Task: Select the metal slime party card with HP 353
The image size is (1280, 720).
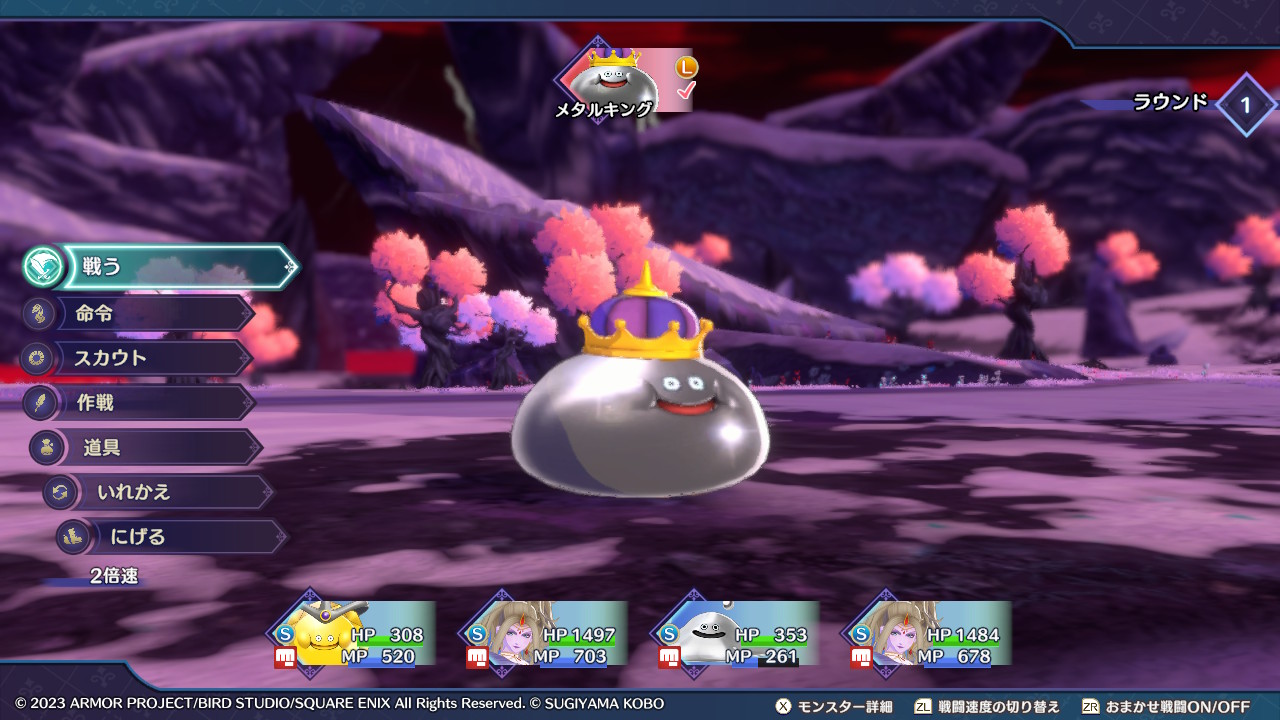Action: 739,634
